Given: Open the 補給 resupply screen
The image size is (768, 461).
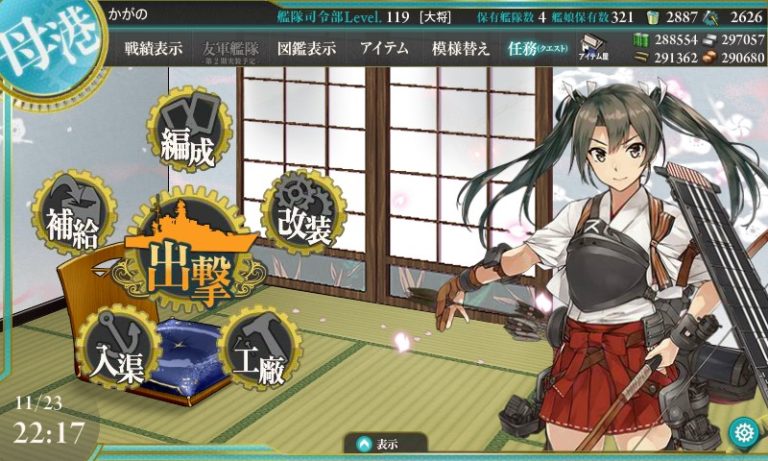Looking at the screenshot, I should point(73,220).
